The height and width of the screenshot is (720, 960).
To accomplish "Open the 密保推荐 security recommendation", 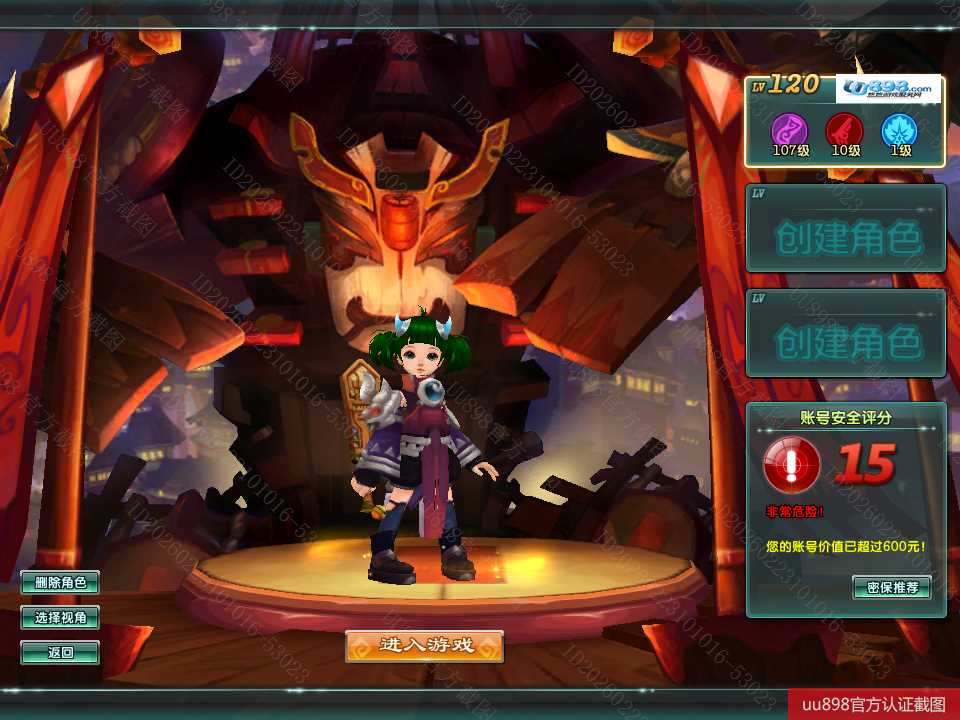I will (x=892, y=587).
